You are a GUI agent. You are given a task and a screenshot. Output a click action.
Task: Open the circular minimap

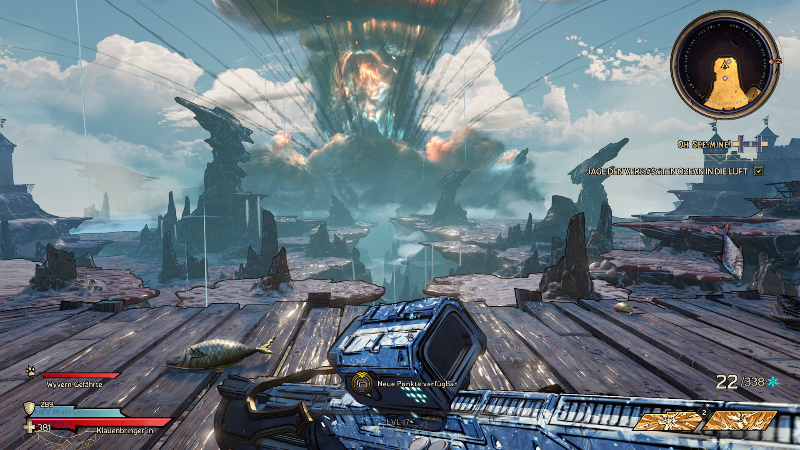723,66
